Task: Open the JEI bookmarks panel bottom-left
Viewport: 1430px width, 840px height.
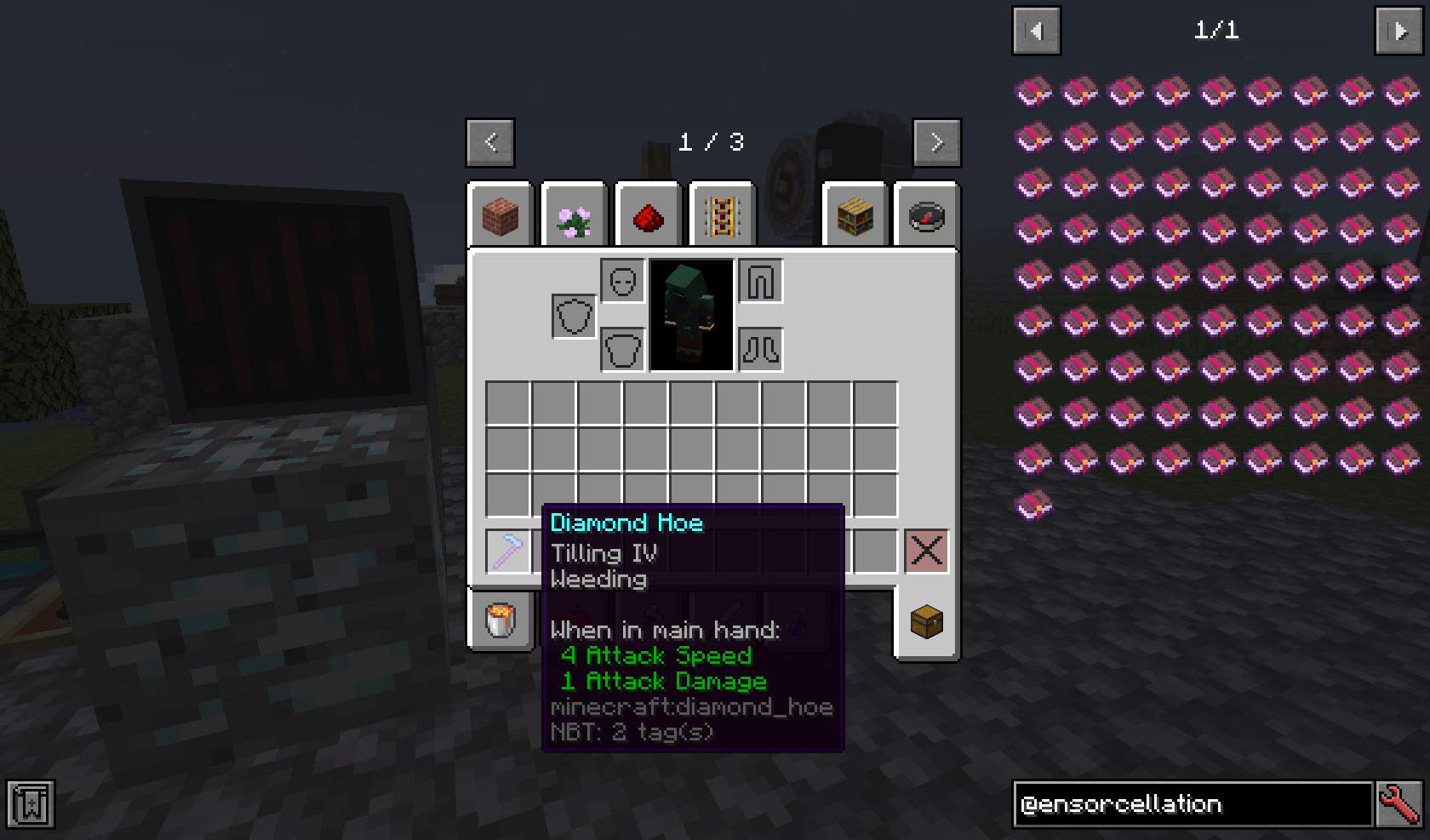Action: coord(32,803)
